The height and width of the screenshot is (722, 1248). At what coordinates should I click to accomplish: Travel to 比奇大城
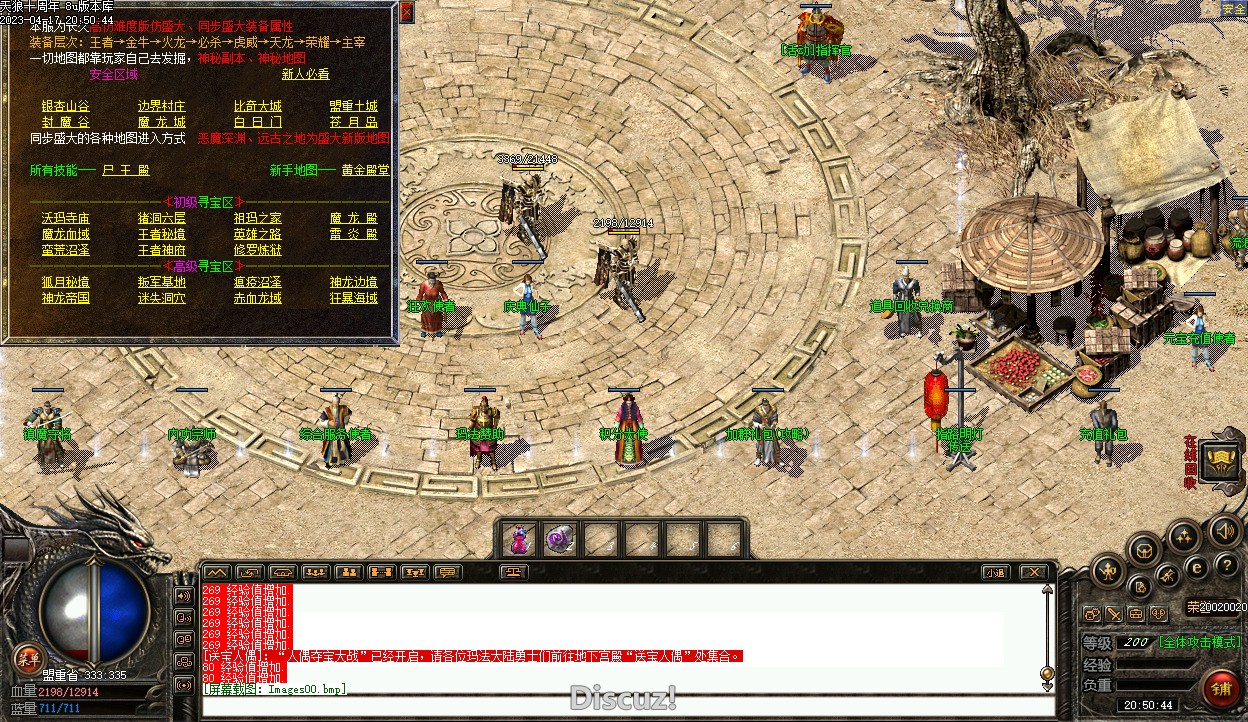[257, 106]
